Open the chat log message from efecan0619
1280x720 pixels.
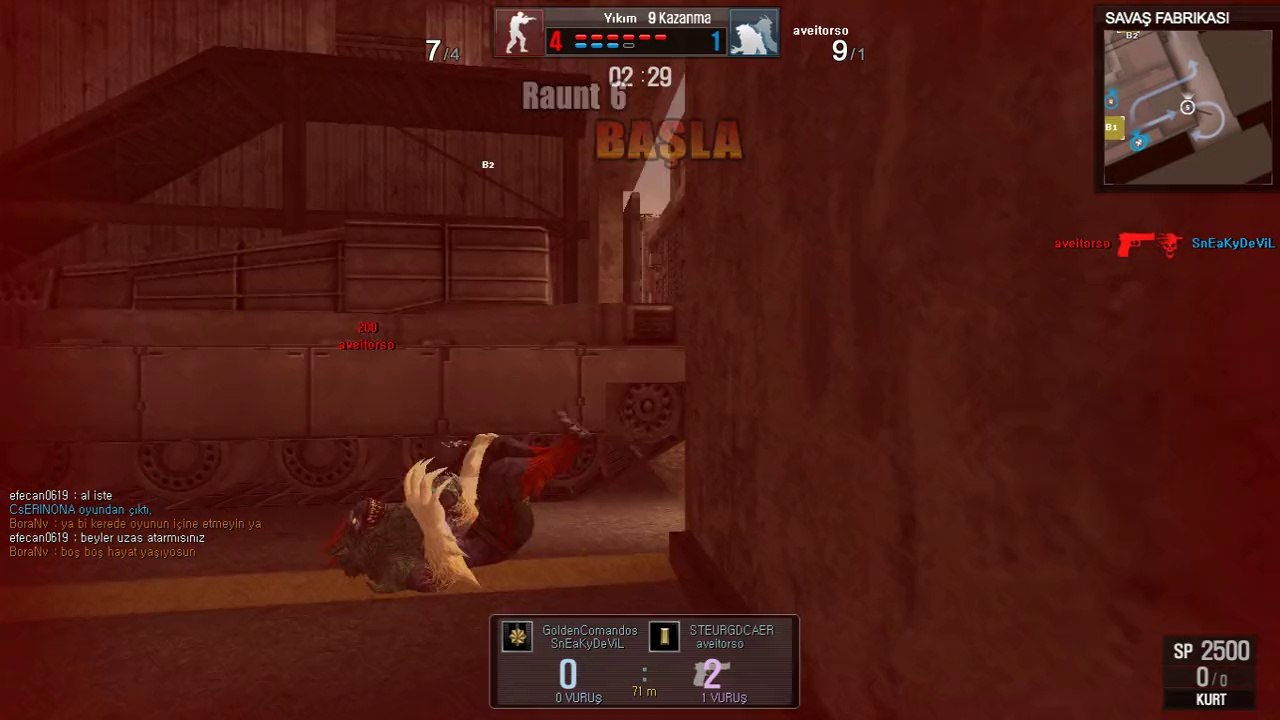coord(61,496)
